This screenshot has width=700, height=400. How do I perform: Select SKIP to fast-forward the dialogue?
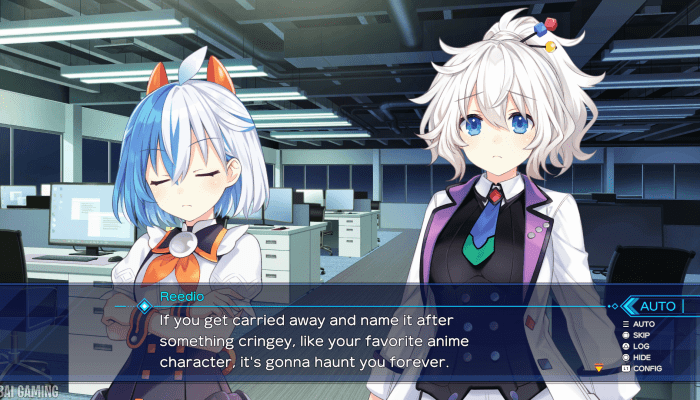tap(642, 335)
